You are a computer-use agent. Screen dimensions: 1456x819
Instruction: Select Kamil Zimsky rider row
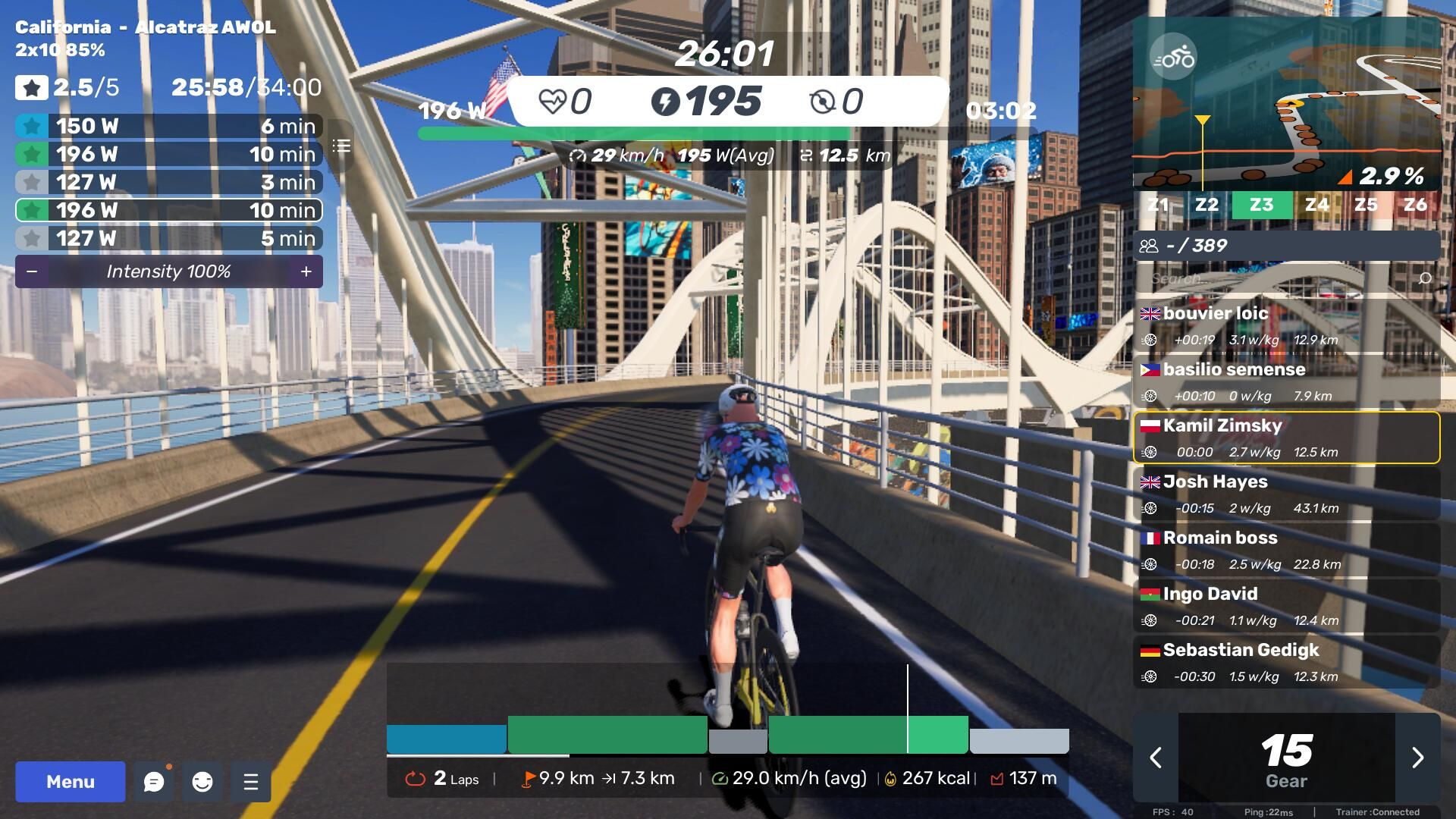[x=1286, y=438]
